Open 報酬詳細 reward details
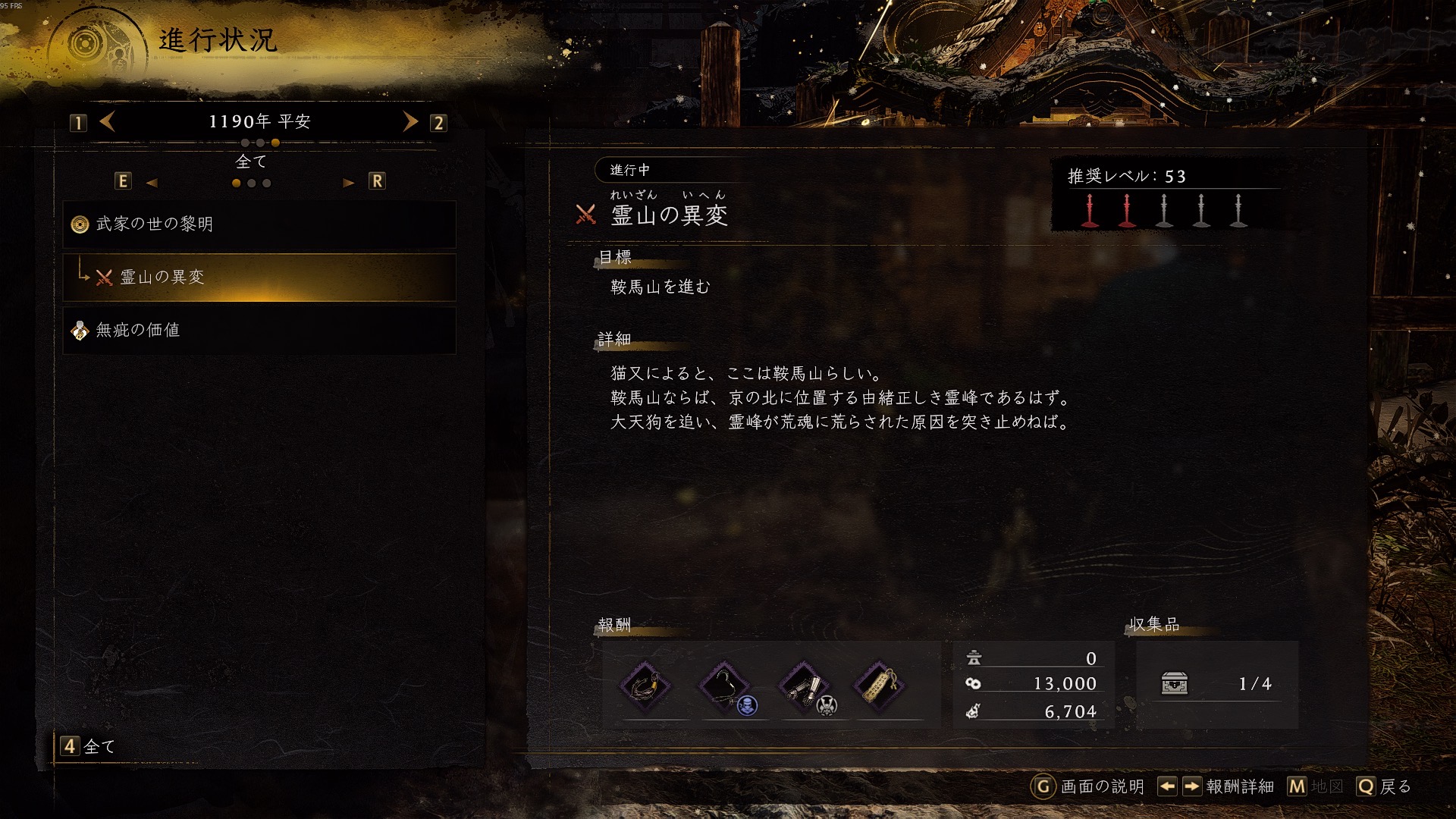The image size is (1456, 819). [x=1217, y=786]
